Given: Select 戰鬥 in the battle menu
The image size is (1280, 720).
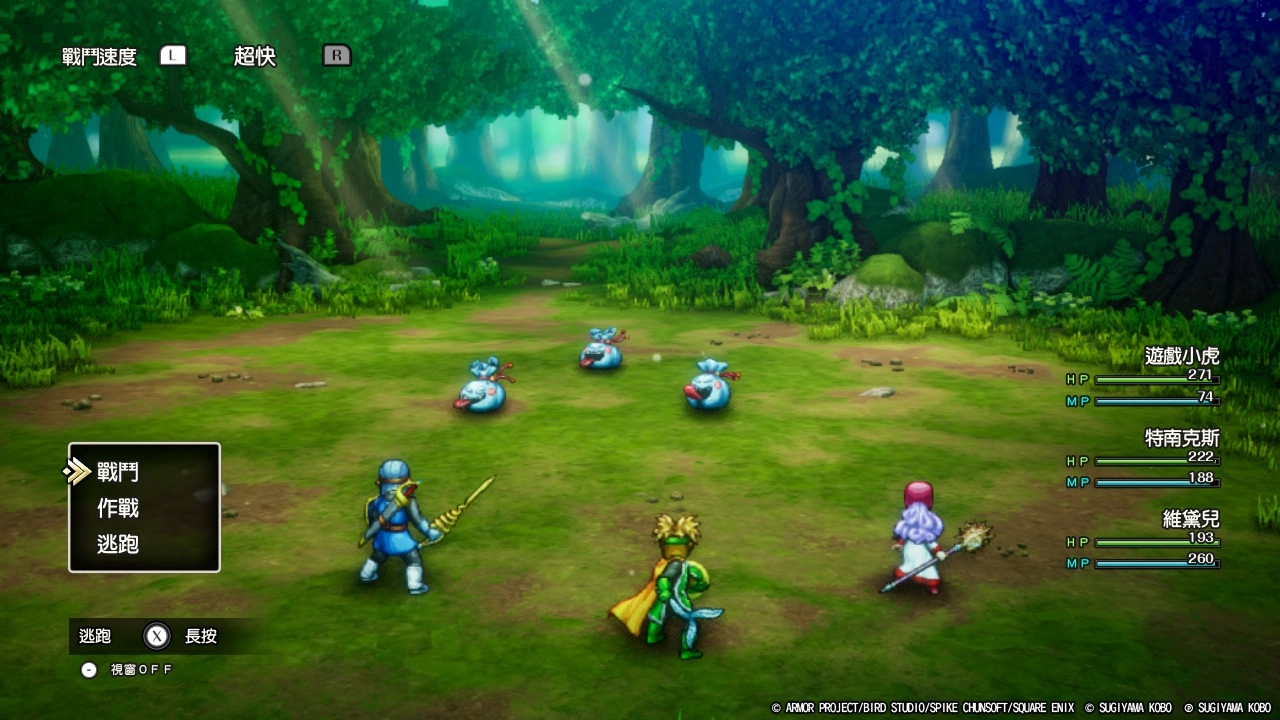Looking at the screenshot, I should click(118, 472).
